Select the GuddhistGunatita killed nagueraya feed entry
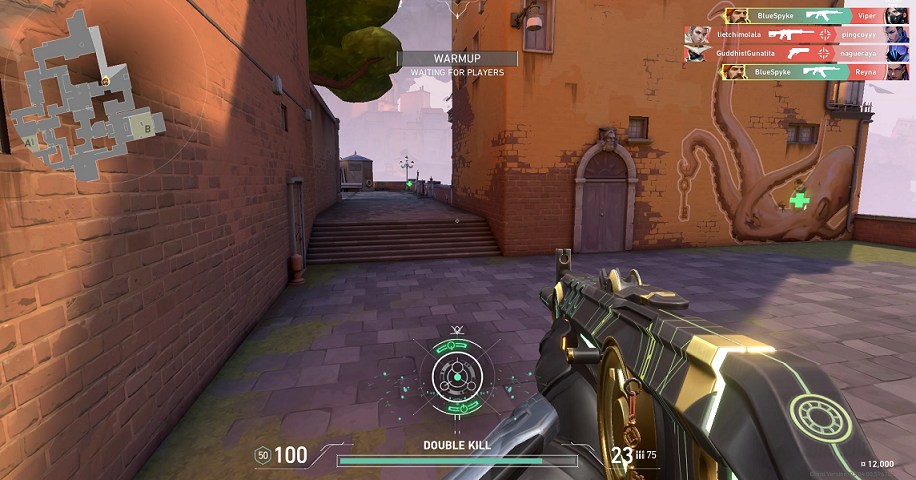 pyautogui.click(x=797, y=52)
